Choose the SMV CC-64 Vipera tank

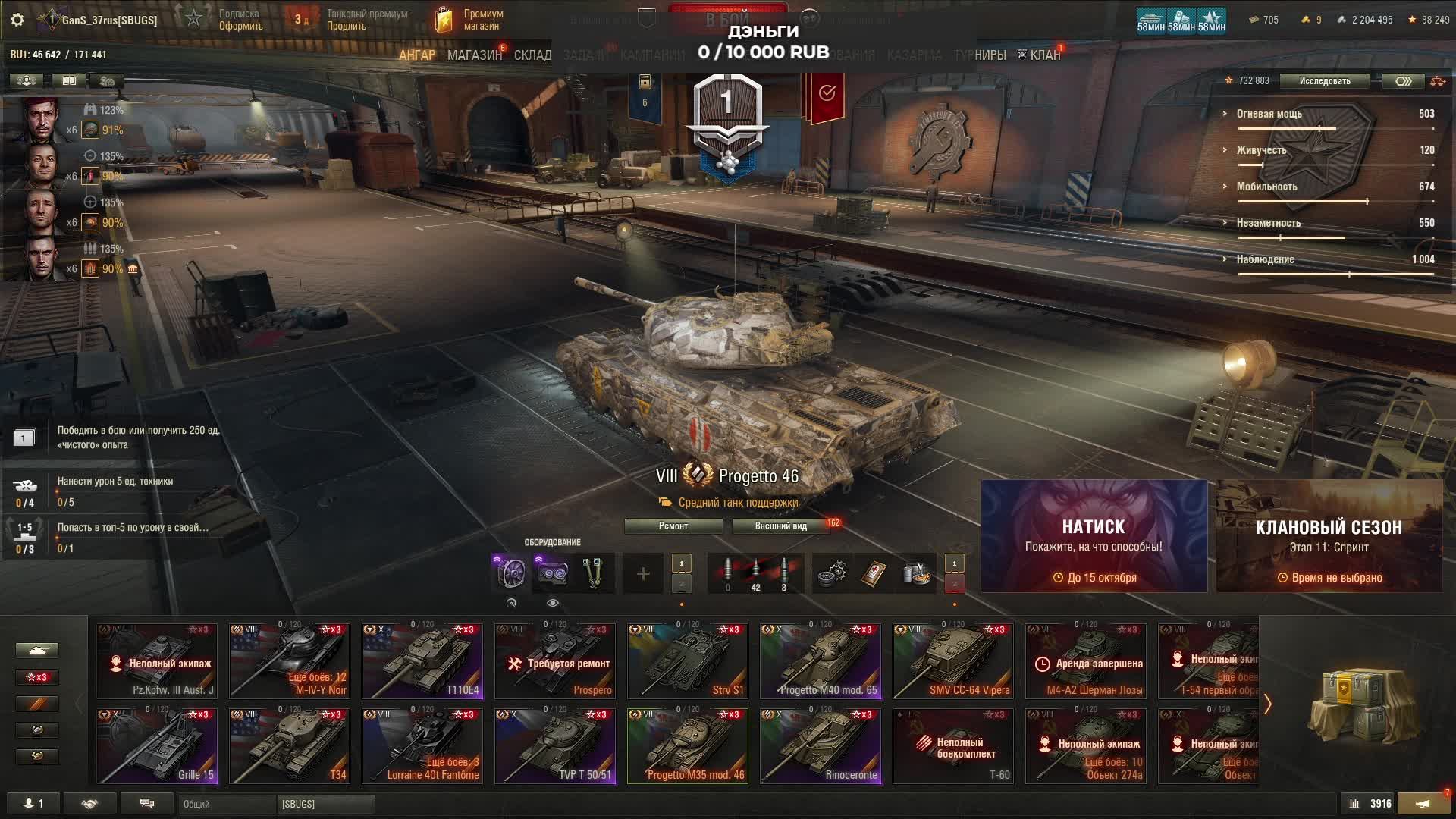pos(953,661)
